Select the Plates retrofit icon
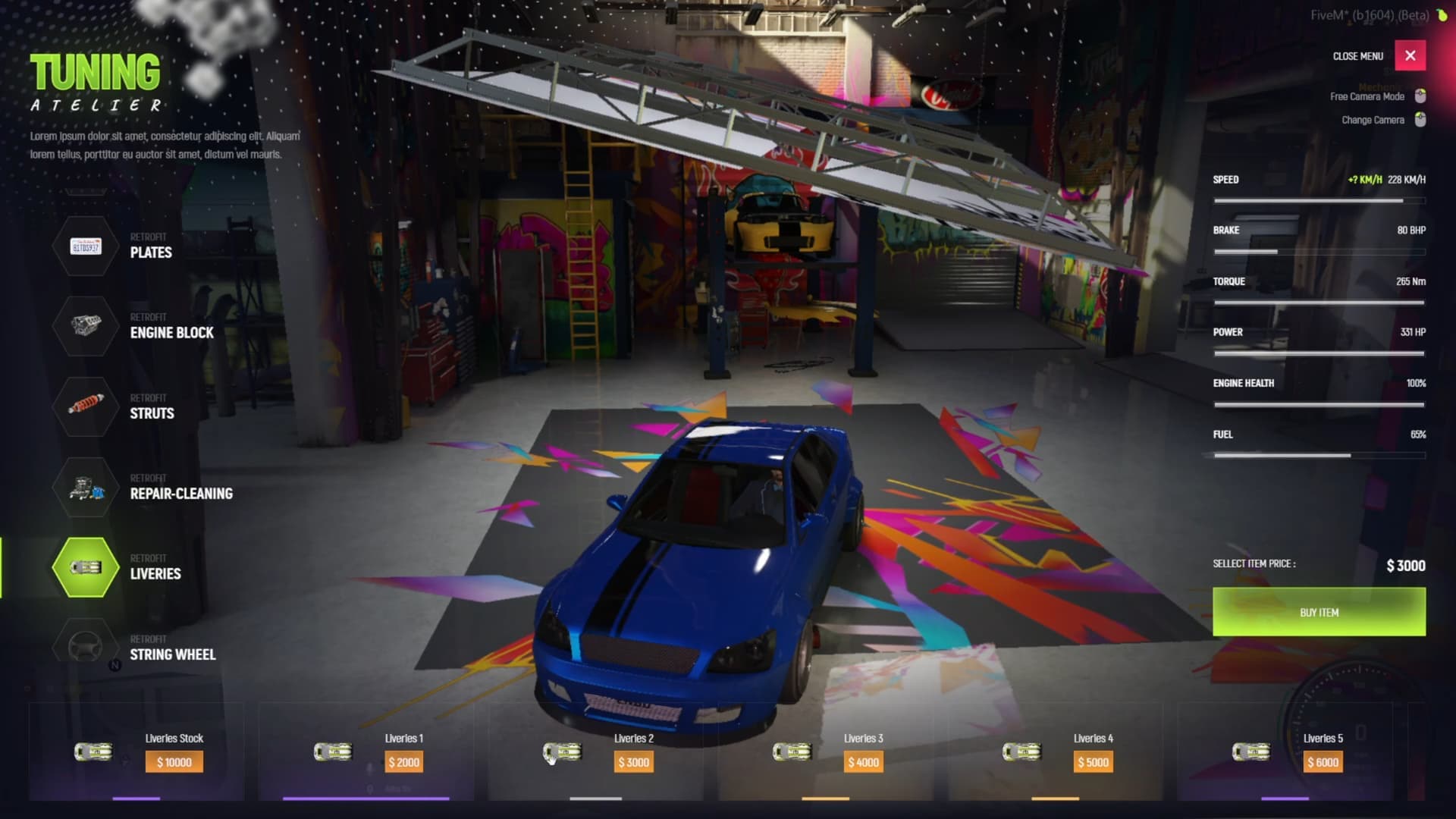1456x819 pixels. (84, 246)
